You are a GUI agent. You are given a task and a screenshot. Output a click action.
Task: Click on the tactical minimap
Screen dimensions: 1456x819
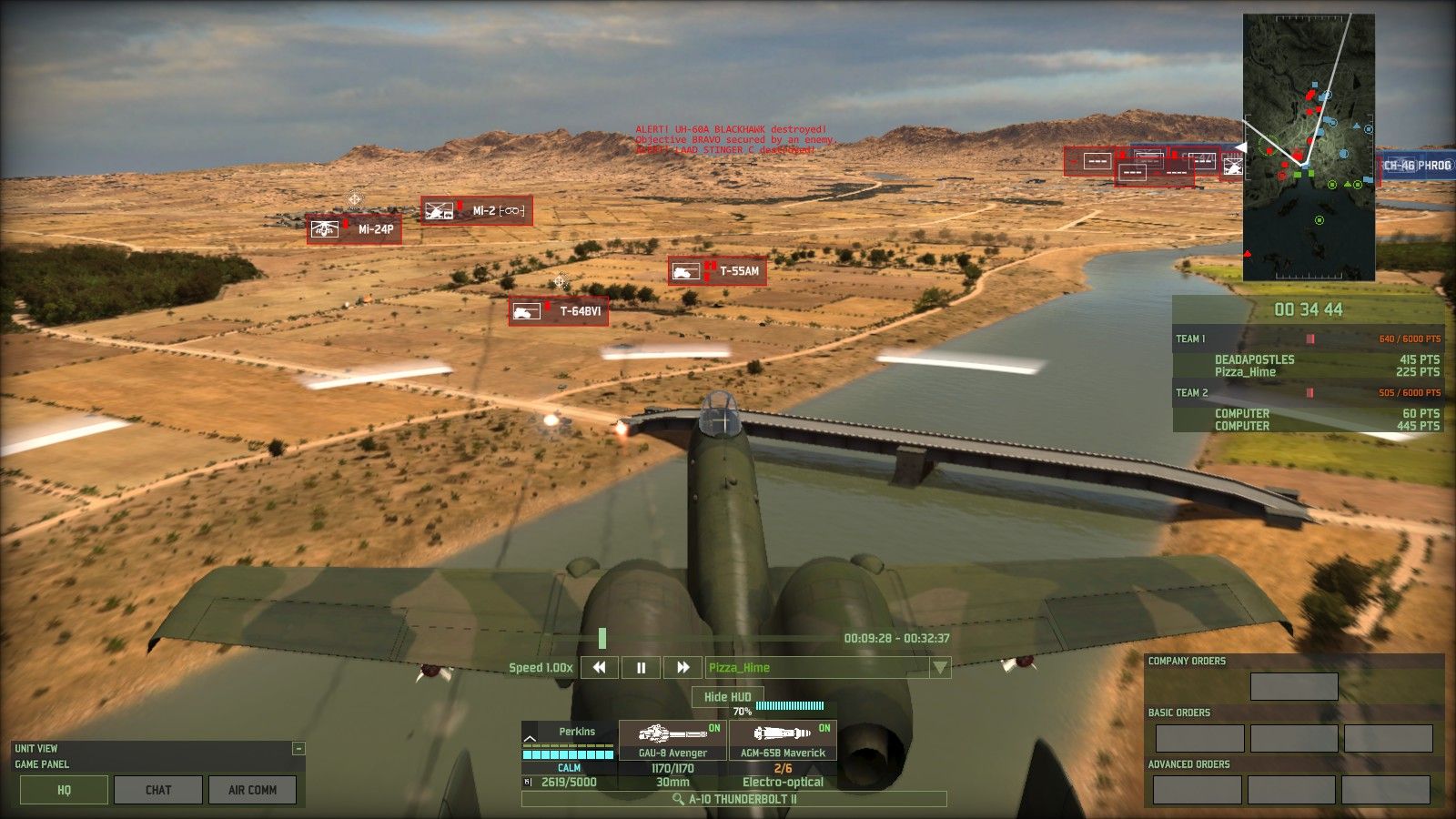click(x=1309, y=147)
